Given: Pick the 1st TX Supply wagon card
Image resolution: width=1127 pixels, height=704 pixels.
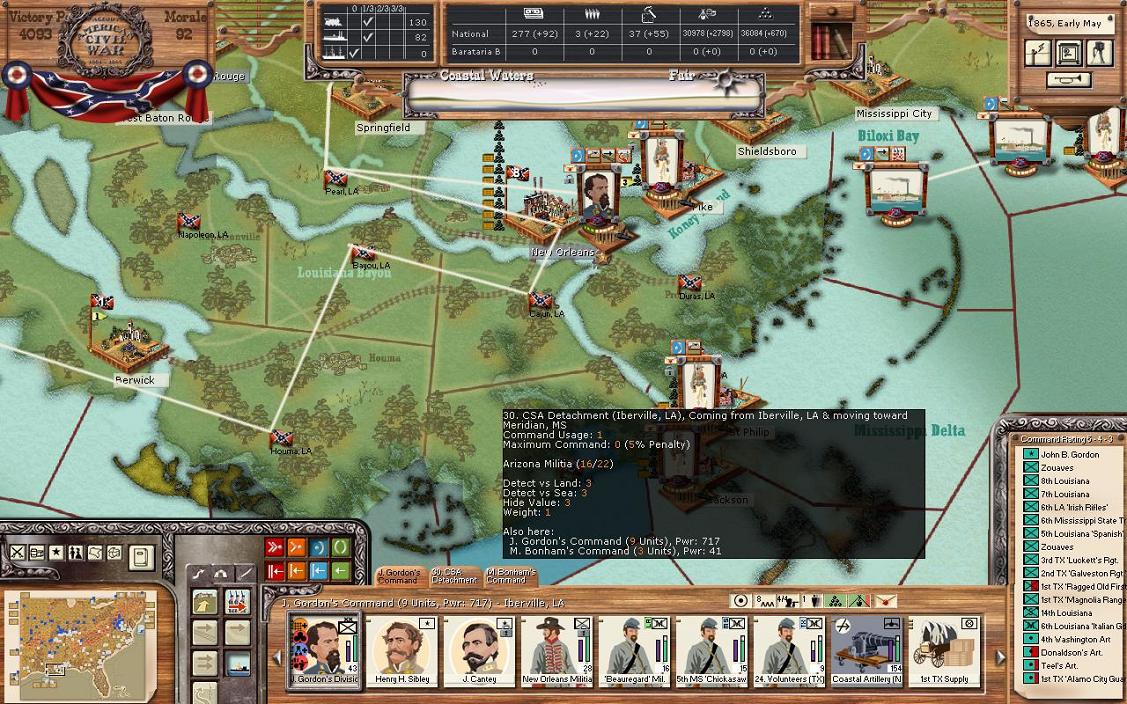Looking at the screenshot, I should pos(944,651).
